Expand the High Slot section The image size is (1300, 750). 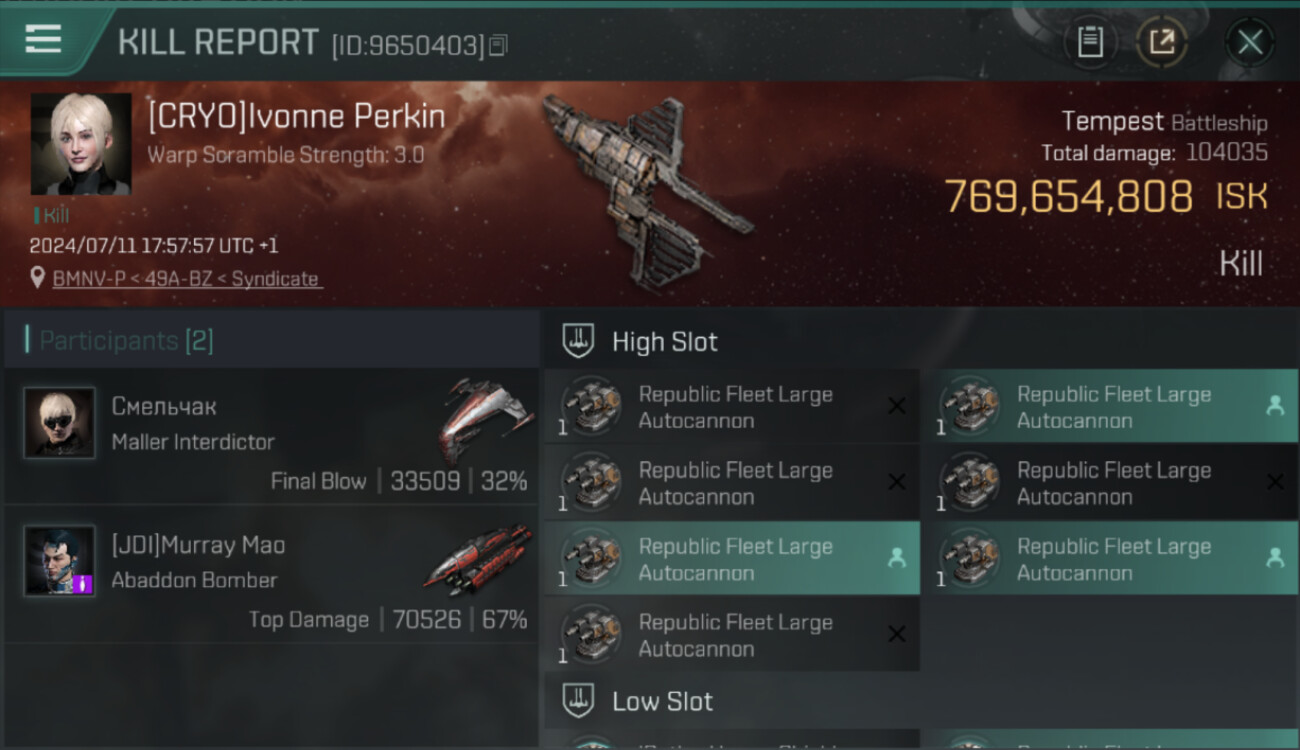[x=664, y=342]
